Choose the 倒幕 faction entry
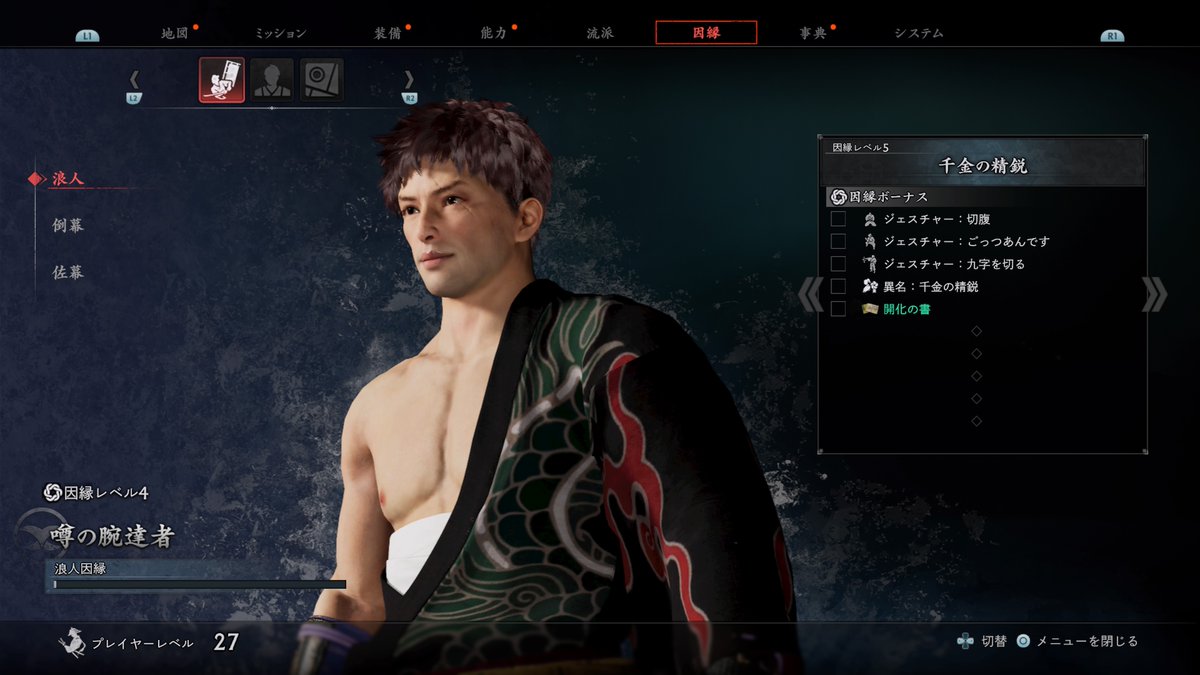 [68, 225]
